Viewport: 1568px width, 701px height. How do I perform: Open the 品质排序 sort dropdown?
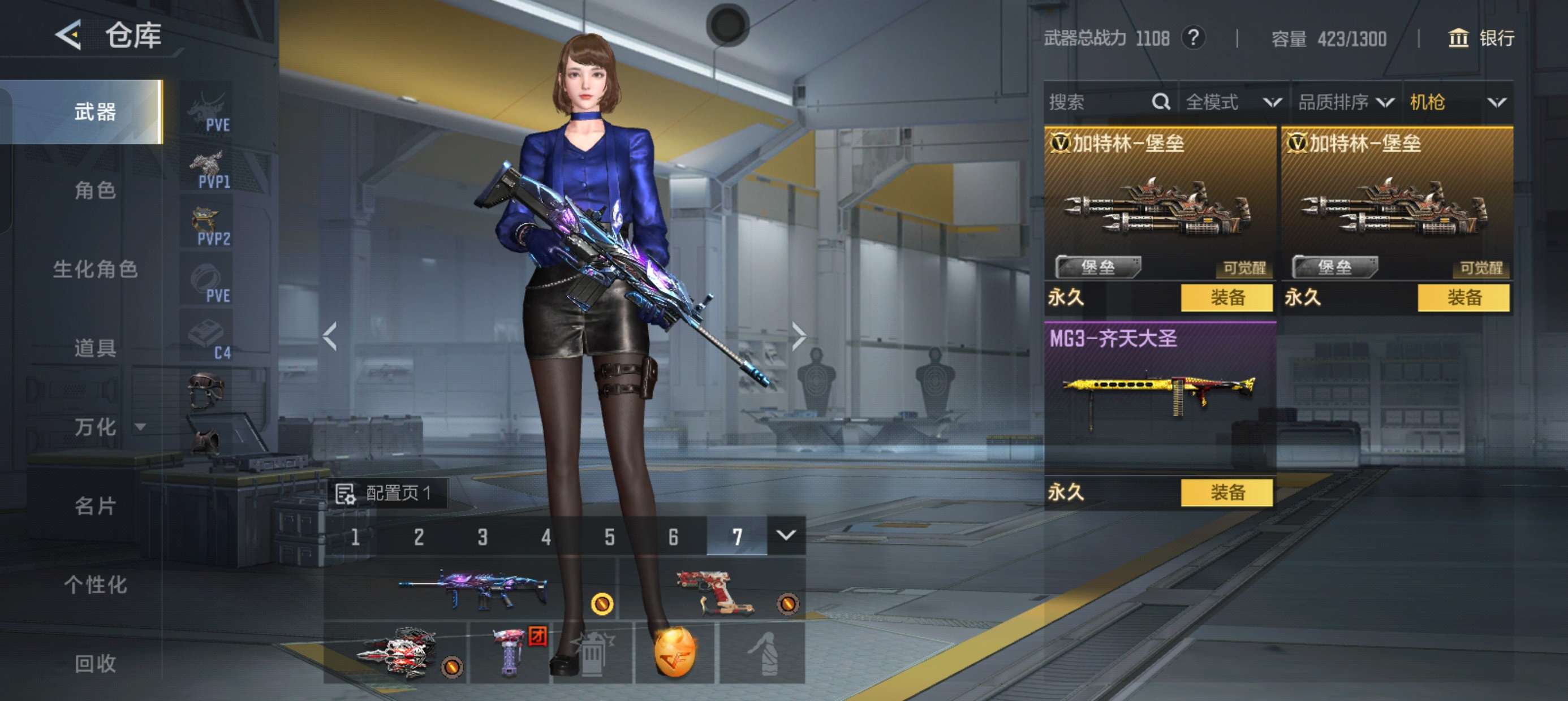coord(1345,102)
